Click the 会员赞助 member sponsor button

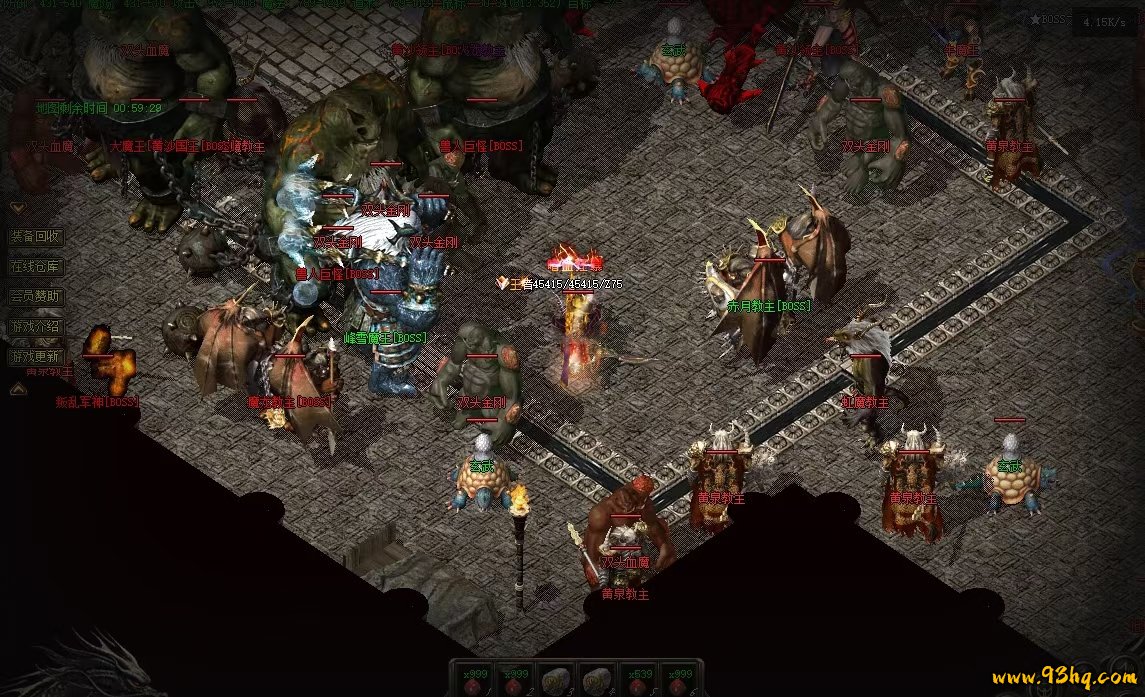(36, 296)
